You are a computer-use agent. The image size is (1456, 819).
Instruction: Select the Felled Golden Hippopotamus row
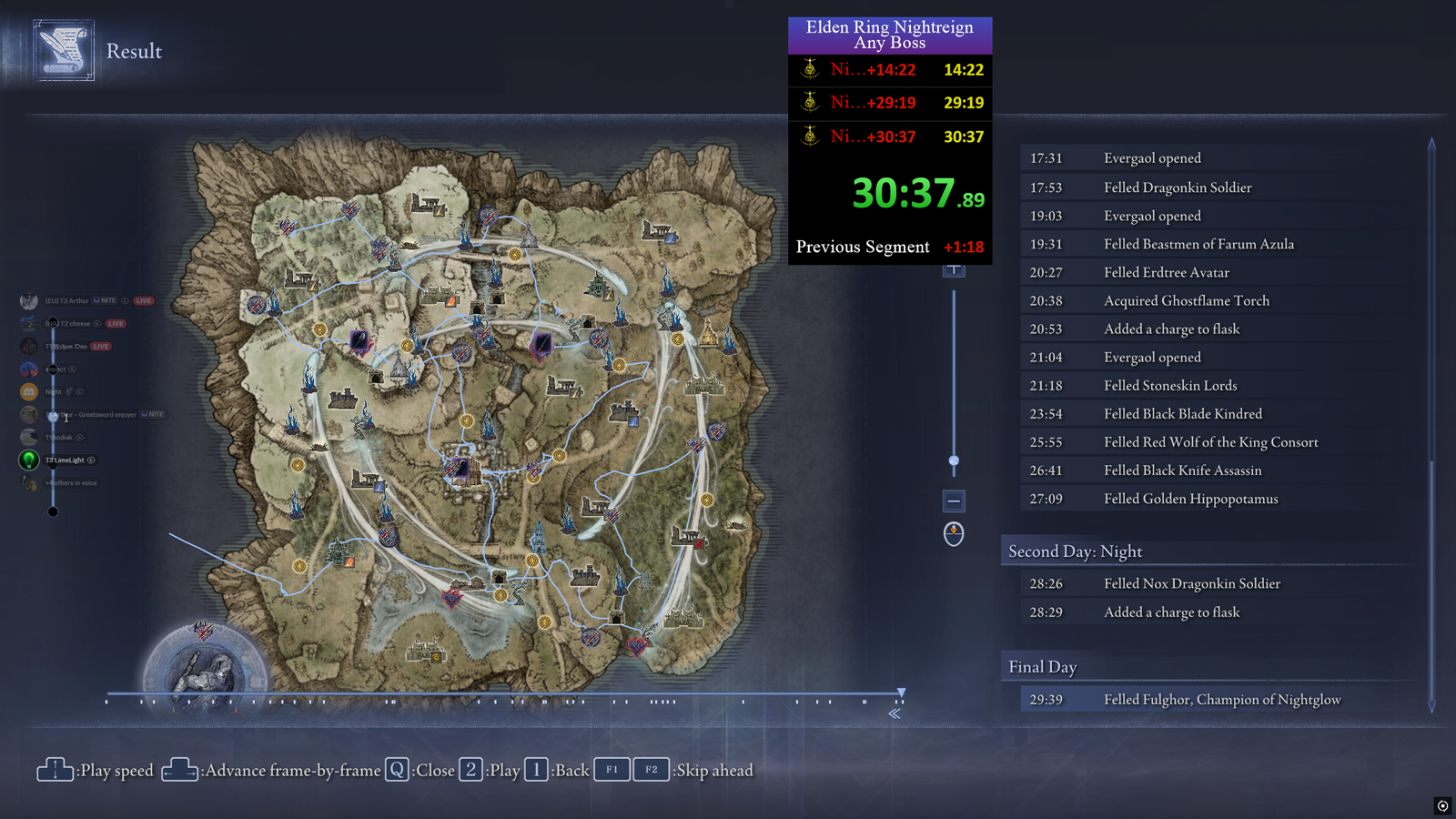(x=1190, y=499)
